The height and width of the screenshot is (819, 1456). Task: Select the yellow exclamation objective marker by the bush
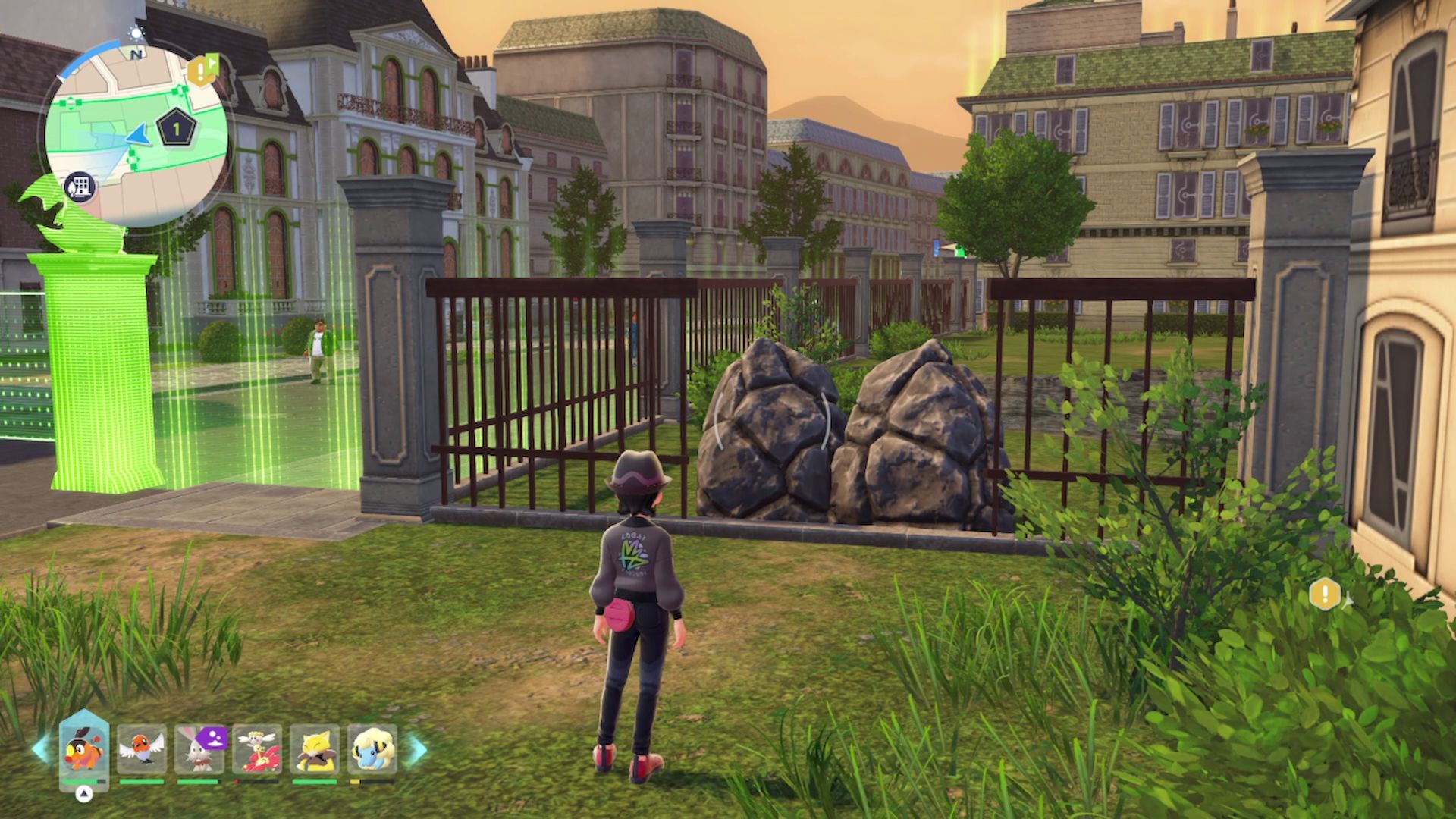(x=1325, y=594)
